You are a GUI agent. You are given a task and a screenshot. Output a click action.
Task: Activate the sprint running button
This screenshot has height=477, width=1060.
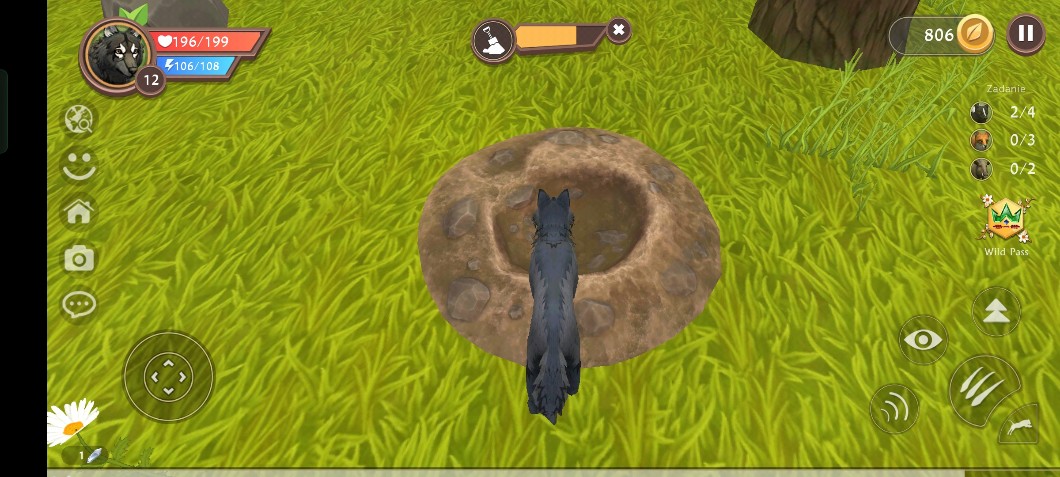[x=1021, y=427]
